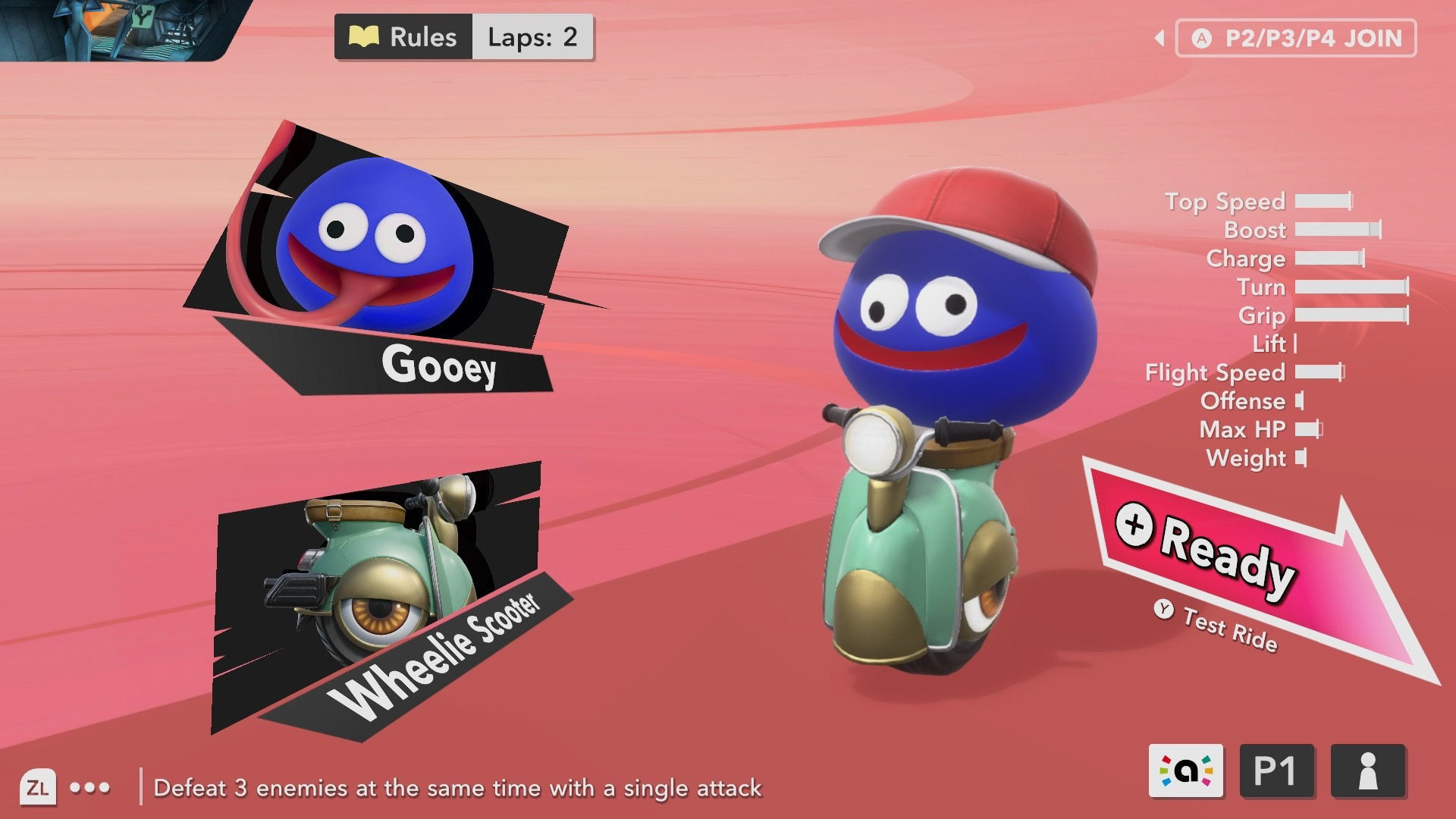This screenshot has width=1456, height=819.
Task: Select the P1 player badge
Action: [1277, 771]
